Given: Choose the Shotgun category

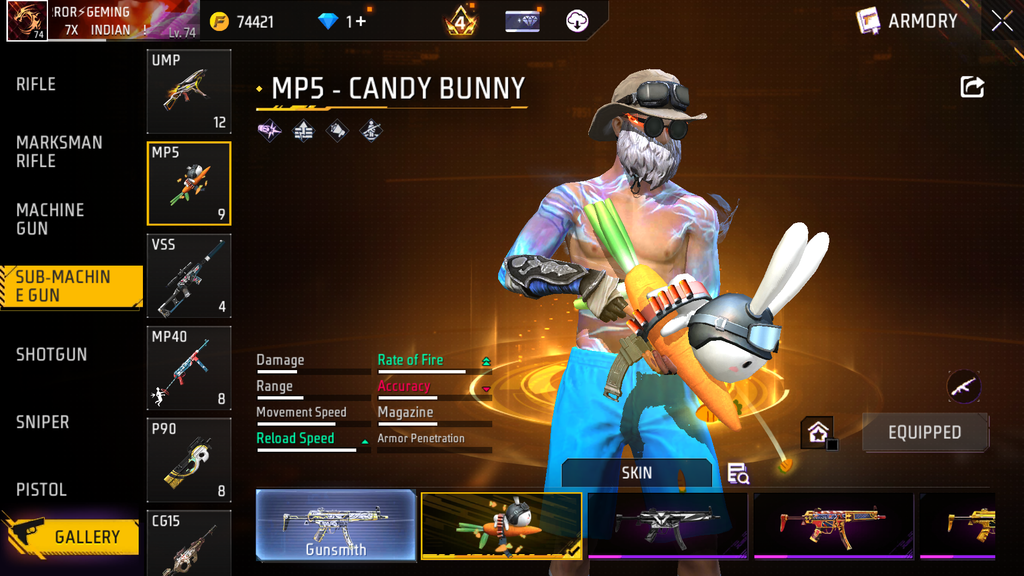Looking at the screenshot, I should 51,355.
